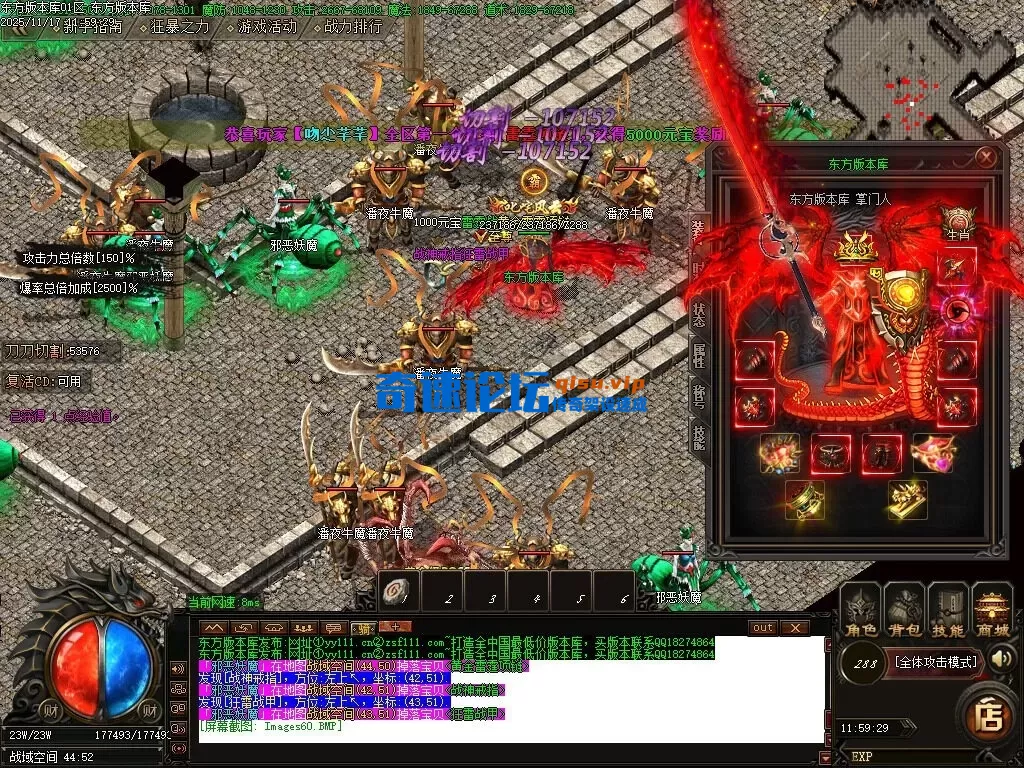Open the 游戏活动 game events menu
The image size is (1024, 768).
[x=266, y=27]
